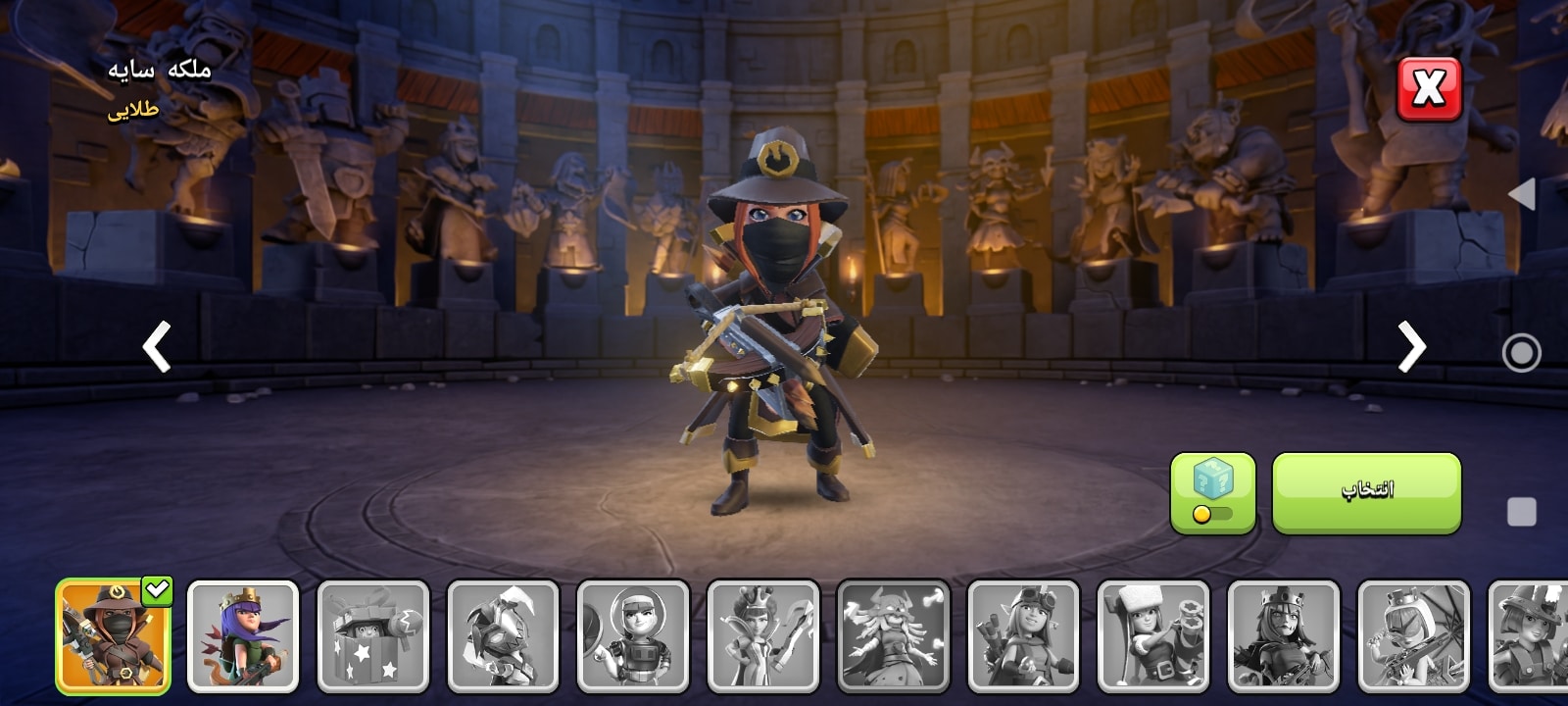Viewport: 1568px width, 706px height.
Task: Choose the default purple-haired Archer Queen skin
Action: pyautogui.click(x=243, y=636)
